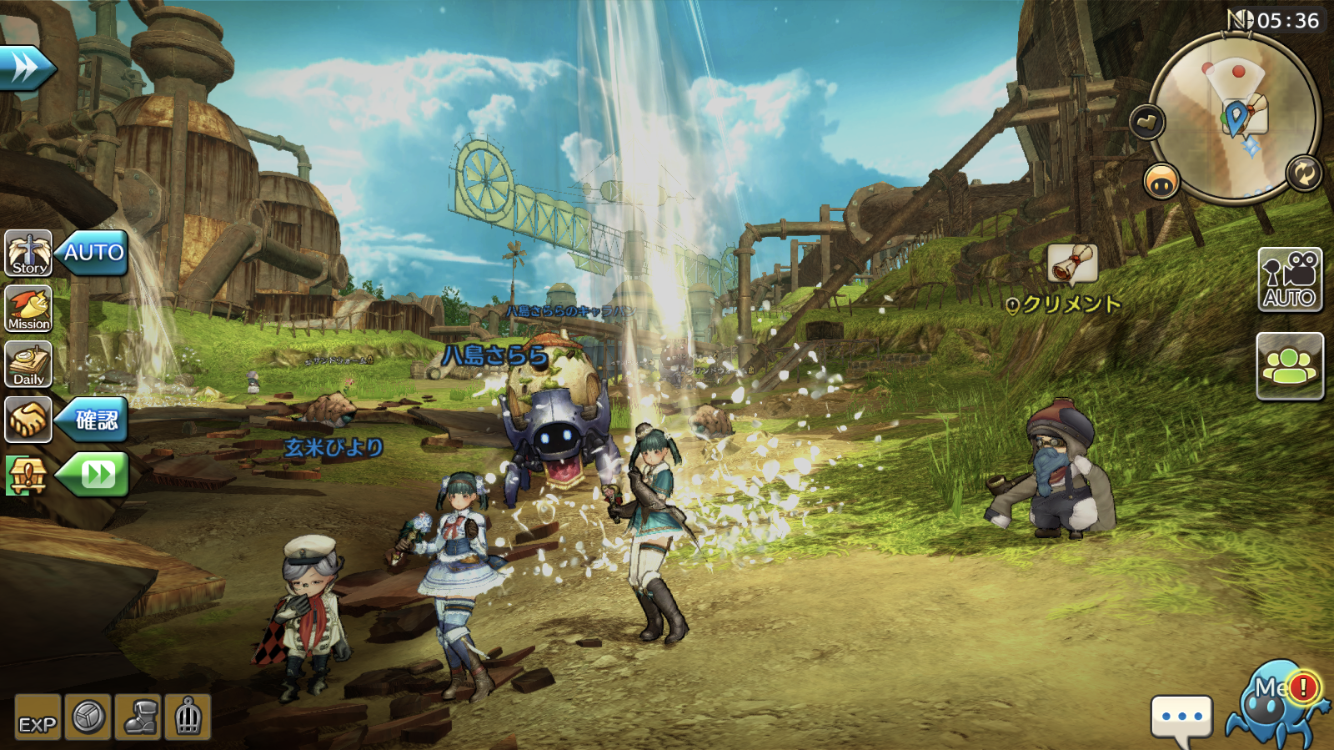
Task: Click the orange creature face minimap button
Action: (1162, 180)
